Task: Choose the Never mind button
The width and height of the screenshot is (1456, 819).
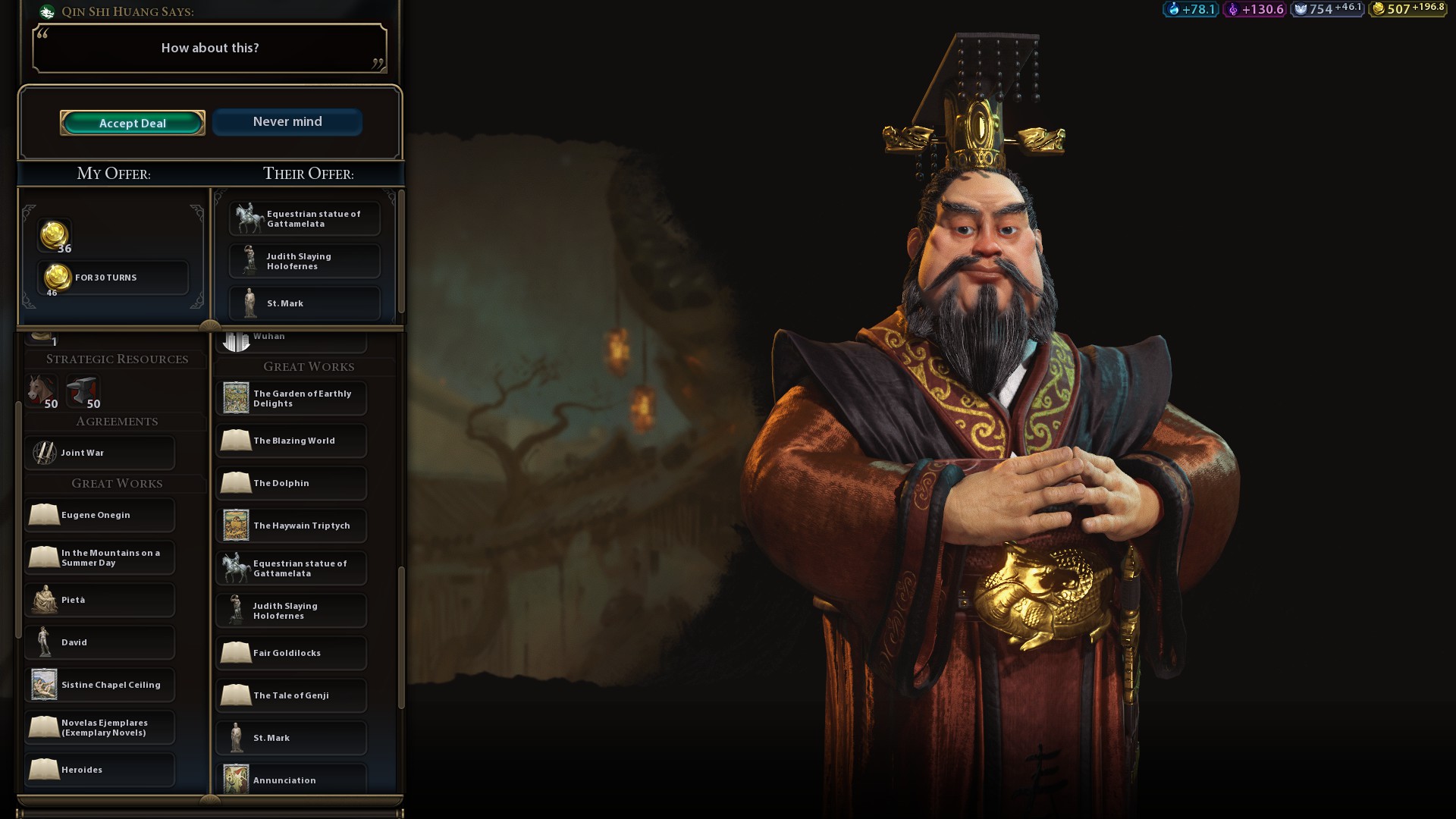Action: (x=287, y=122)
